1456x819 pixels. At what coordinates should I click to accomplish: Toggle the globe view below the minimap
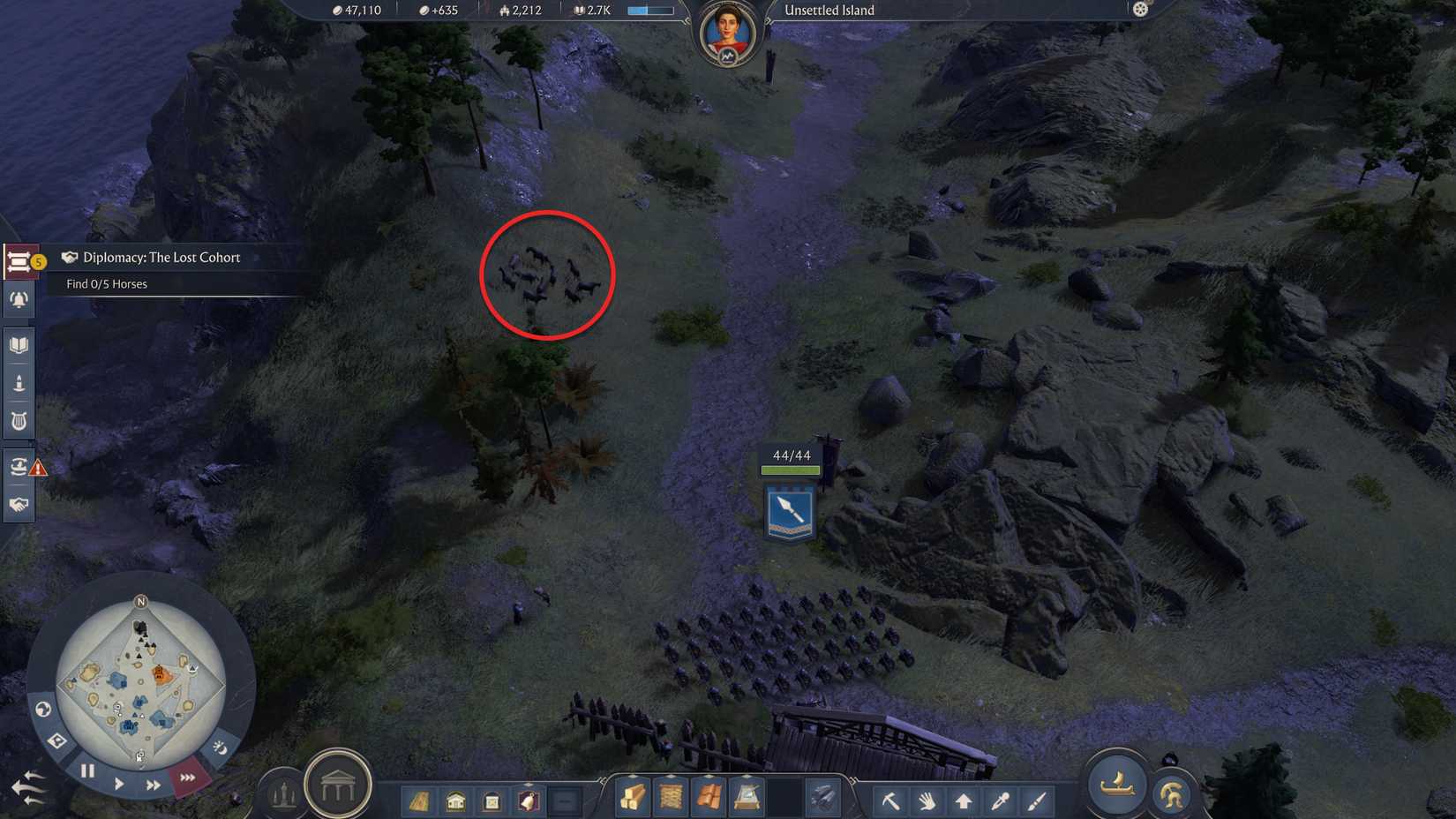[x=44, y=709]
